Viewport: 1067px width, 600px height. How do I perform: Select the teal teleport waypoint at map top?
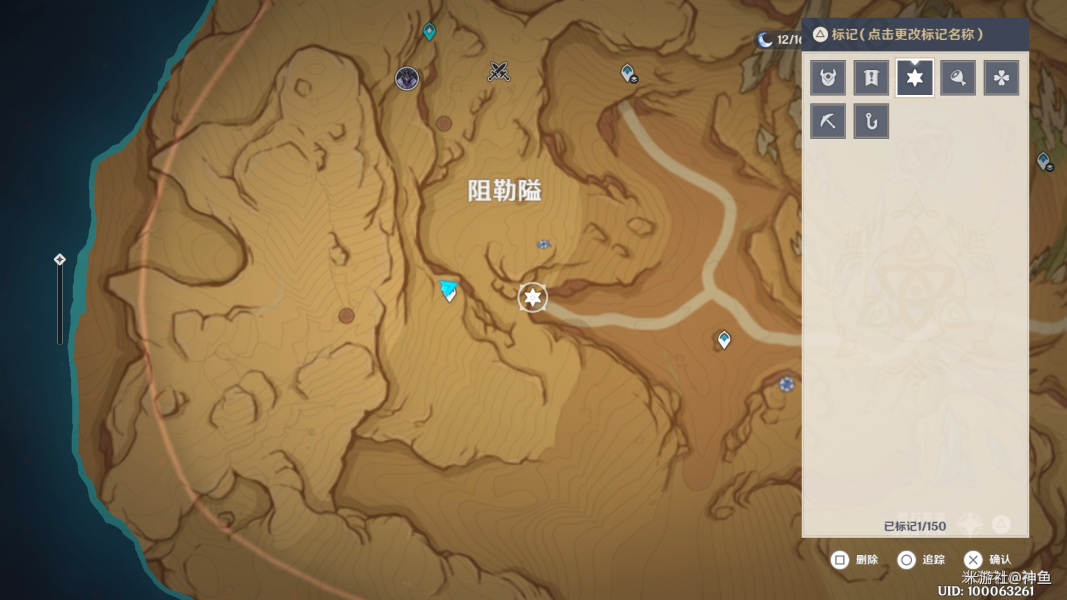(x=429, y=32)
